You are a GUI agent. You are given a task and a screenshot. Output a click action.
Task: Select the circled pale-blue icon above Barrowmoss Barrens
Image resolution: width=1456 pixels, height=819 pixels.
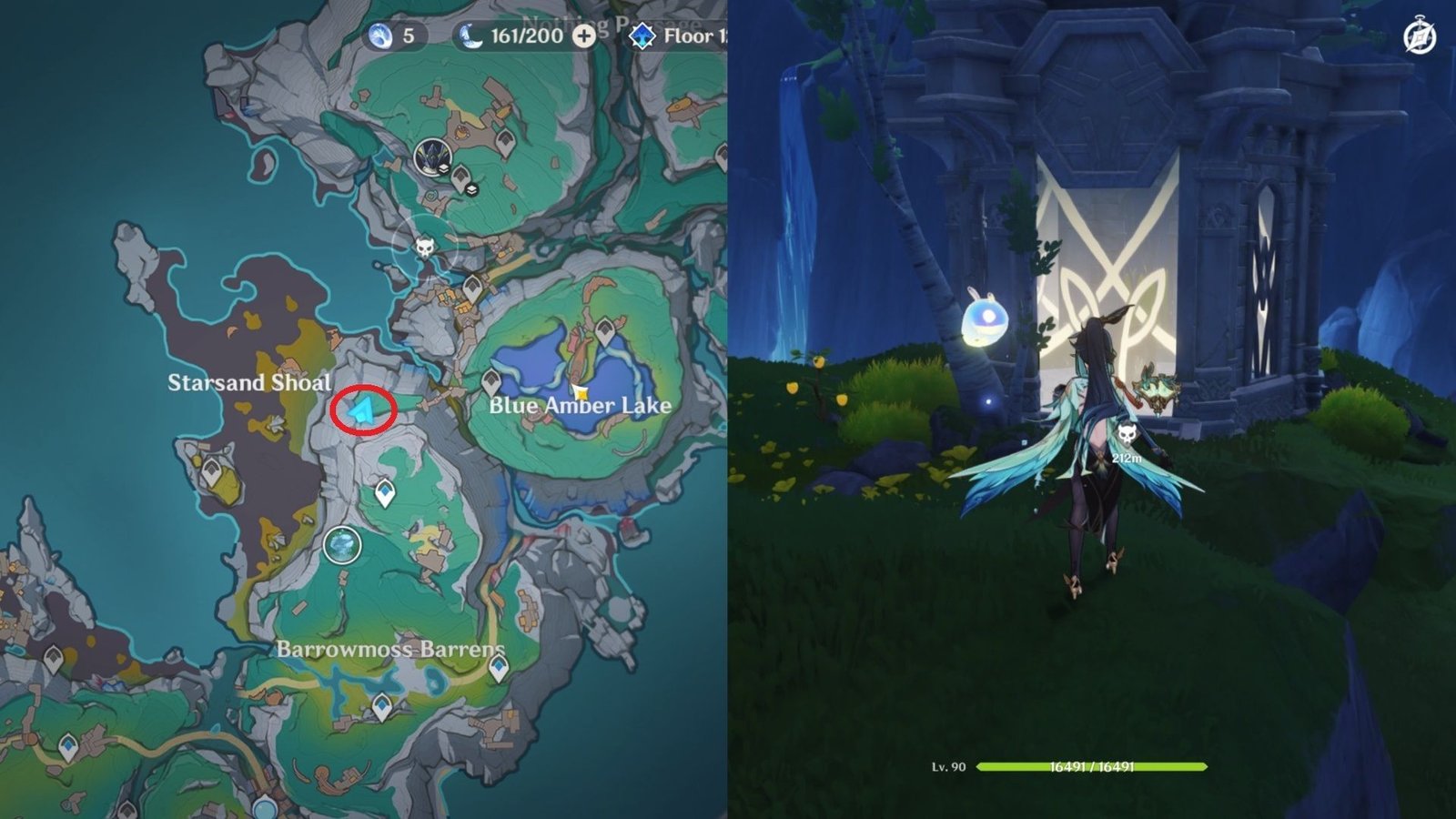[x=342, y=546]
